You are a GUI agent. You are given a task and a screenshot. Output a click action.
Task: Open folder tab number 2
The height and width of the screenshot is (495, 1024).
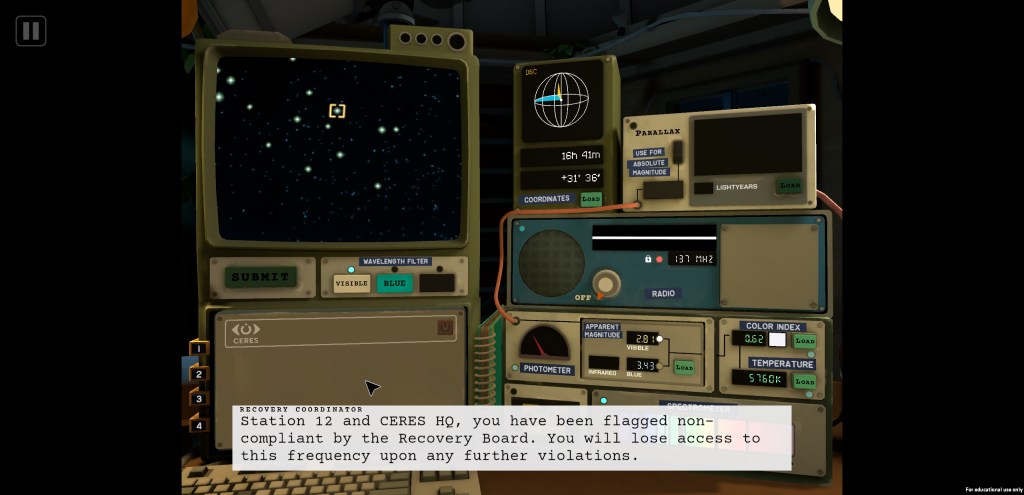(199, 374)
